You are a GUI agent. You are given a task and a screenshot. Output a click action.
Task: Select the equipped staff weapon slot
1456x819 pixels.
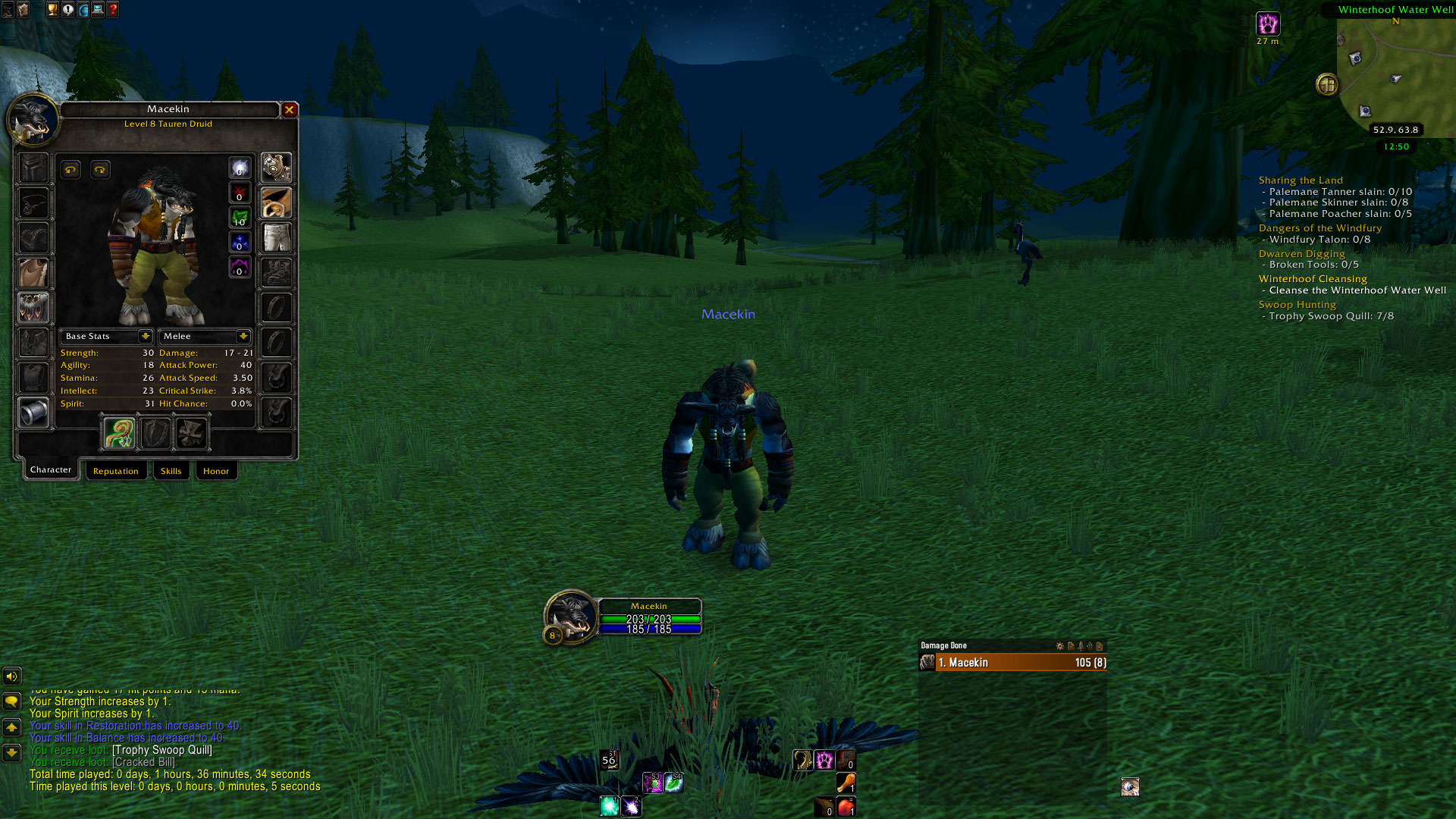point(119,434)
